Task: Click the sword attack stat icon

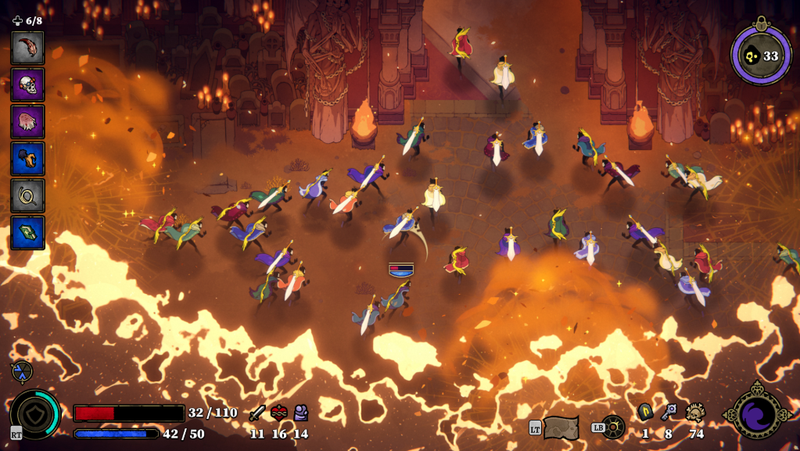Action: [257, 413]
